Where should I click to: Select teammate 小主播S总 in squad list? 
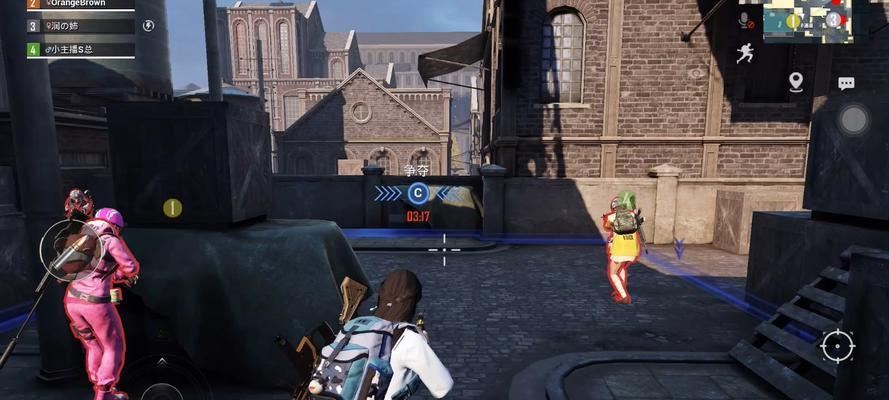tap(80, 48)
